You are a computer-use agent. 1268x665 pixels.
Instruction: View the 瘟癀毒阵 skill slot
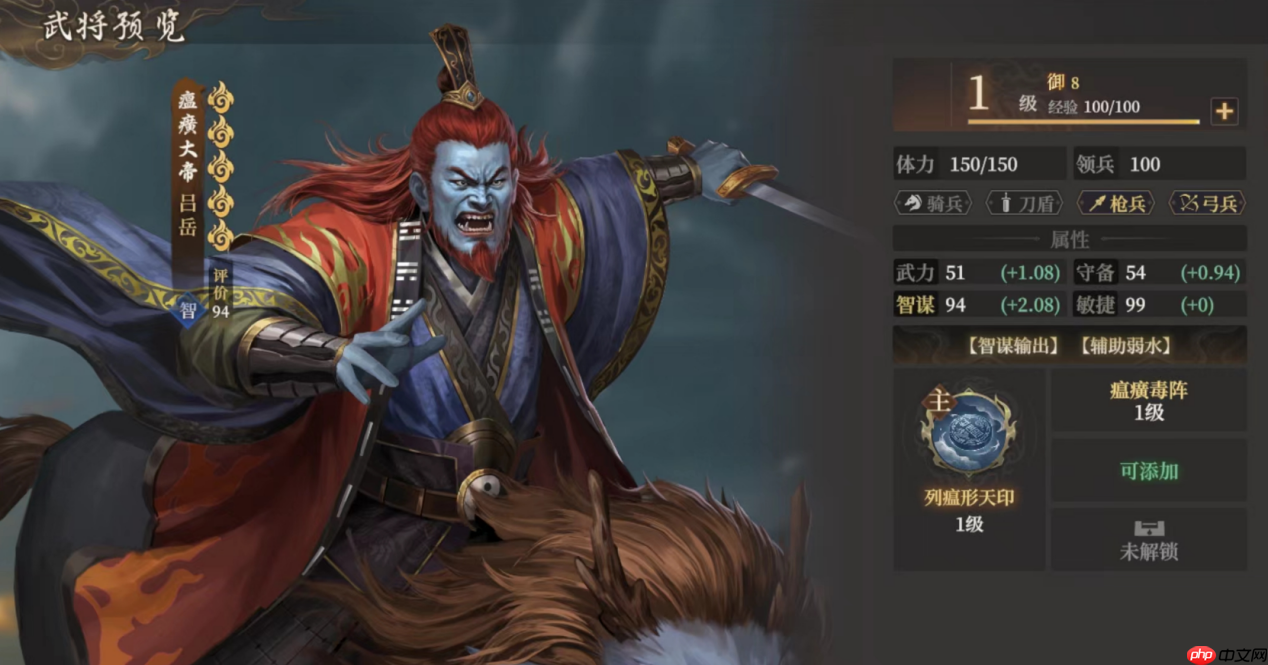(1148, 401)
